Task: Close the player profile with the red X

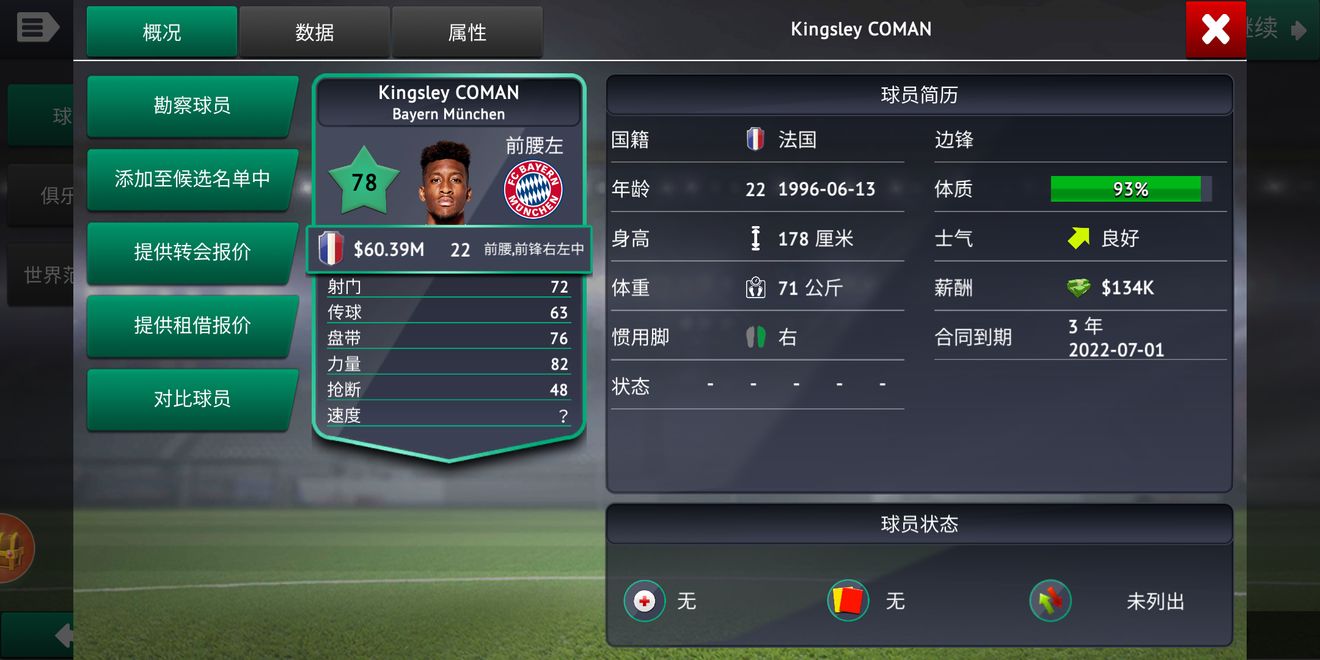Action: tap(1215, 30)
